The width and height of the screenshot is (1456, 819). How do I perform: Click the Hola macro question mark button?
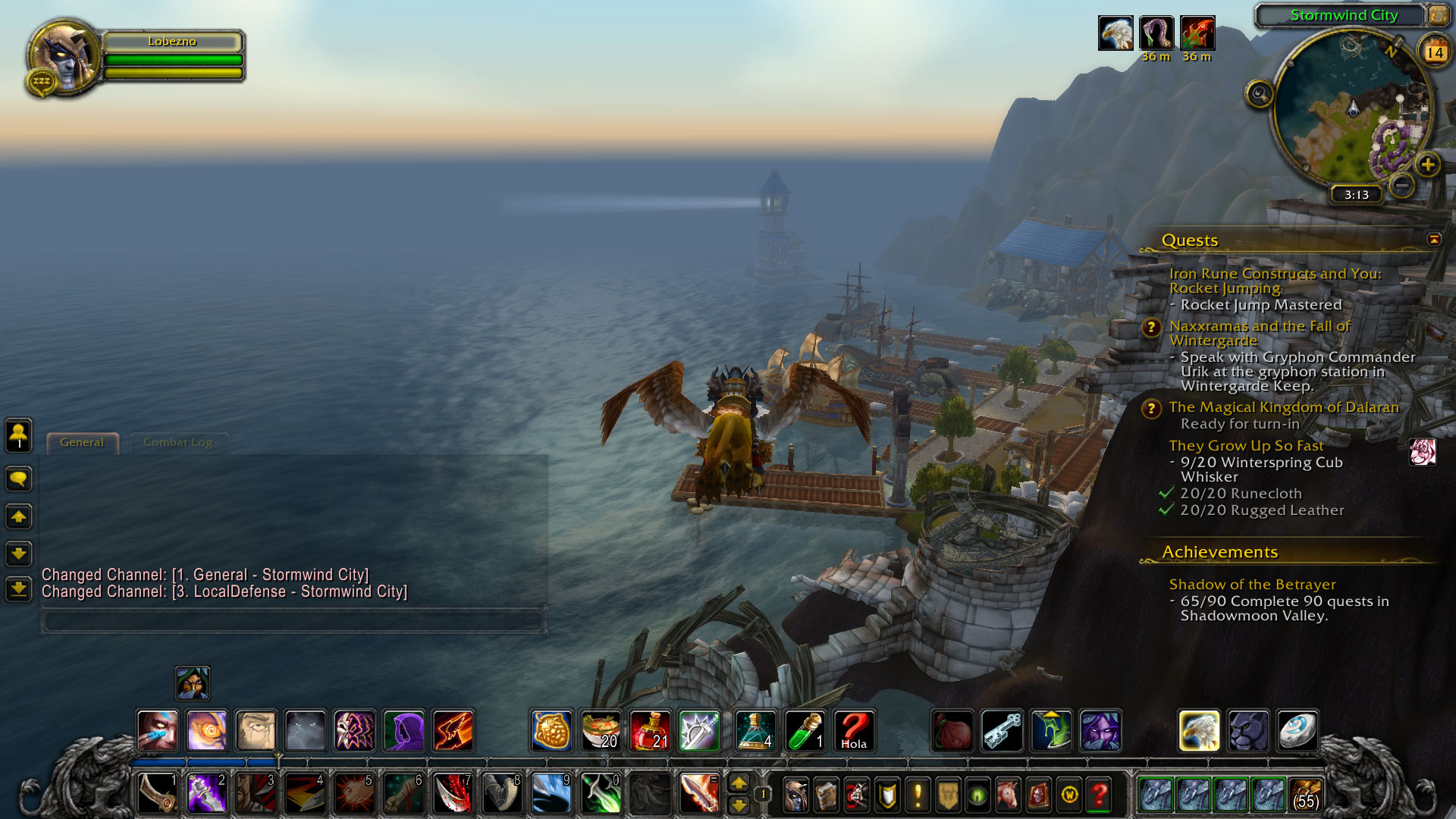click(x=854, y=731)
